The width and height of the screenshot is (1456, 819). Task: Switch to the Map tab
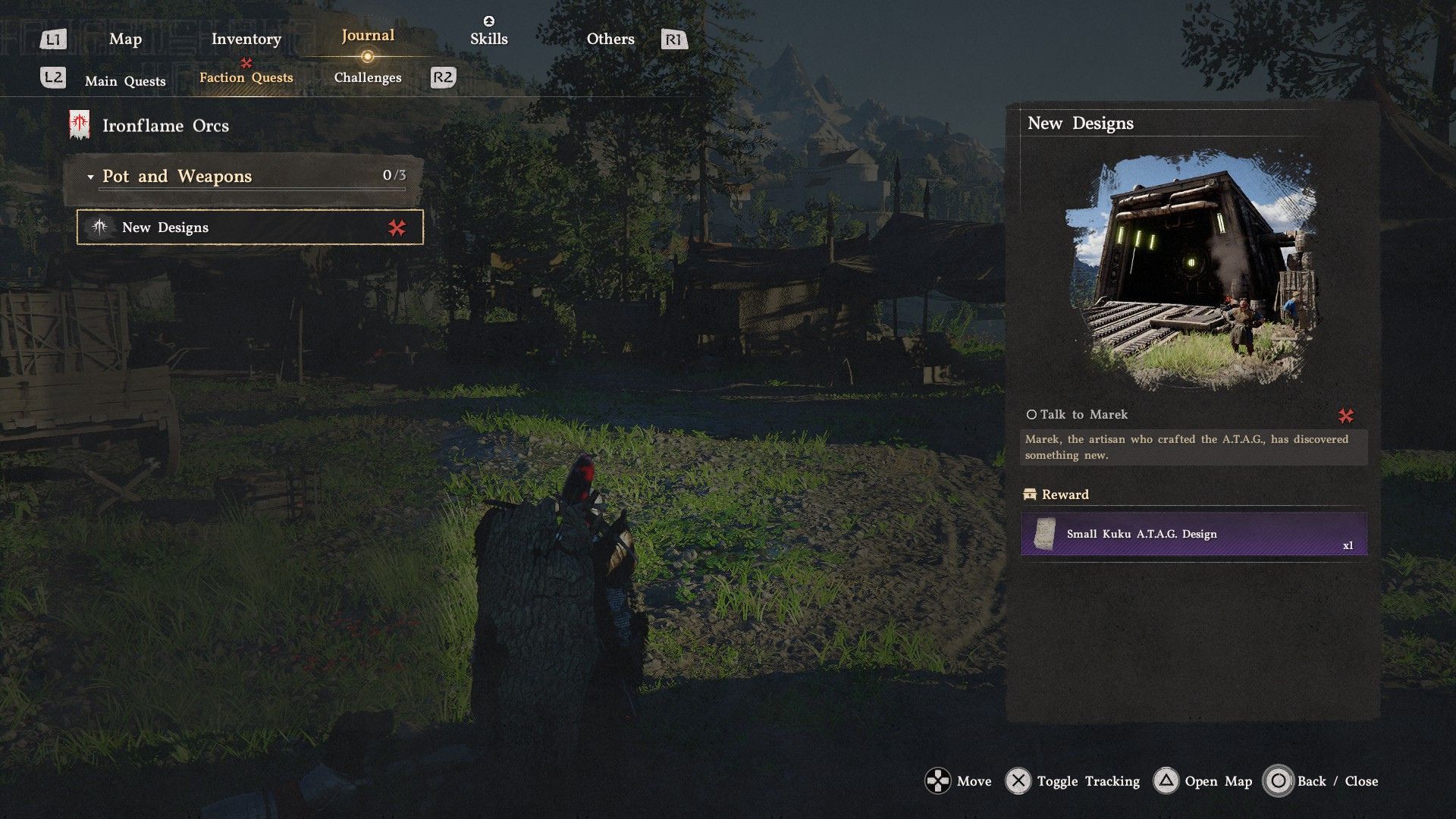pyautogui.click(x=125, y=39)
